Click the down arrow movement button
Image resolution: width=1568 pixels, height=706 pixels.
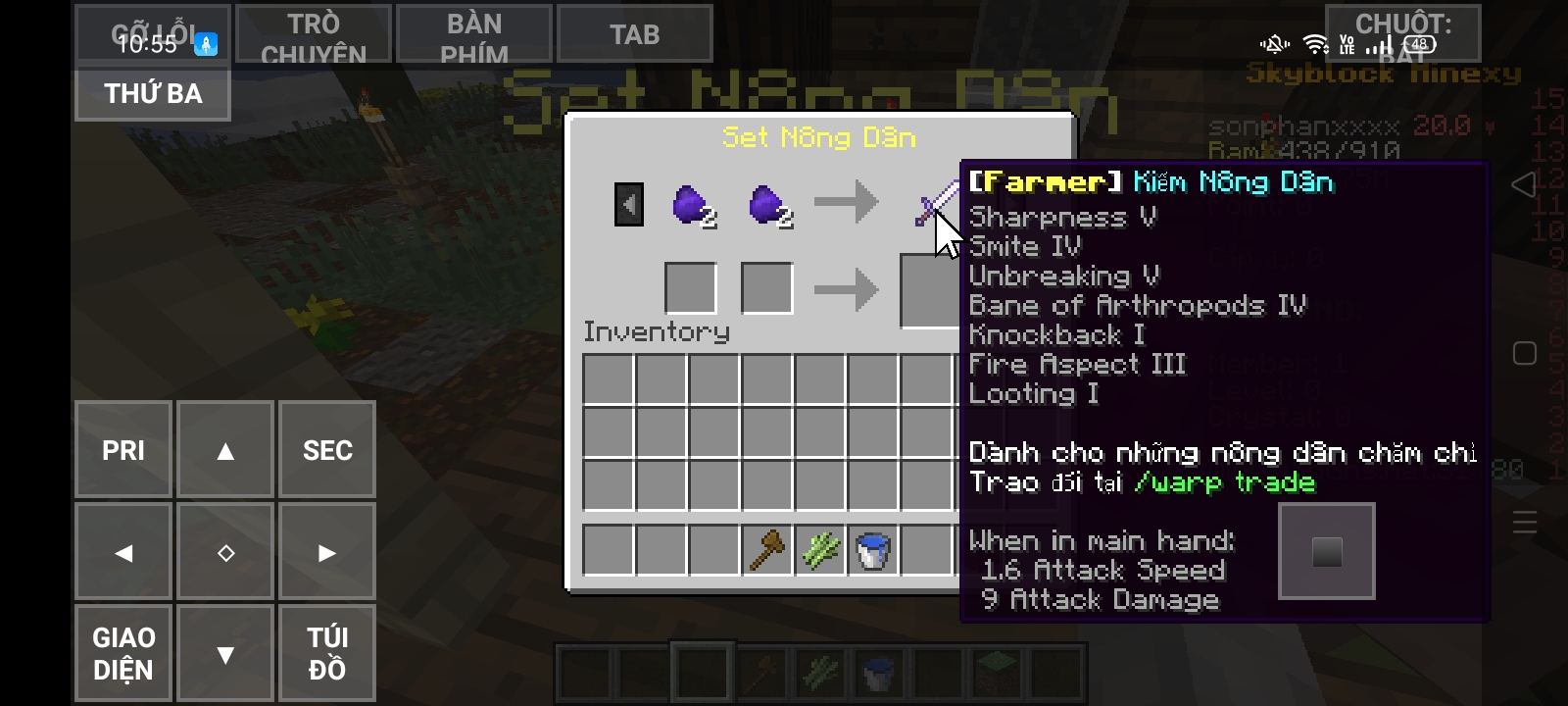coord(225,654)
